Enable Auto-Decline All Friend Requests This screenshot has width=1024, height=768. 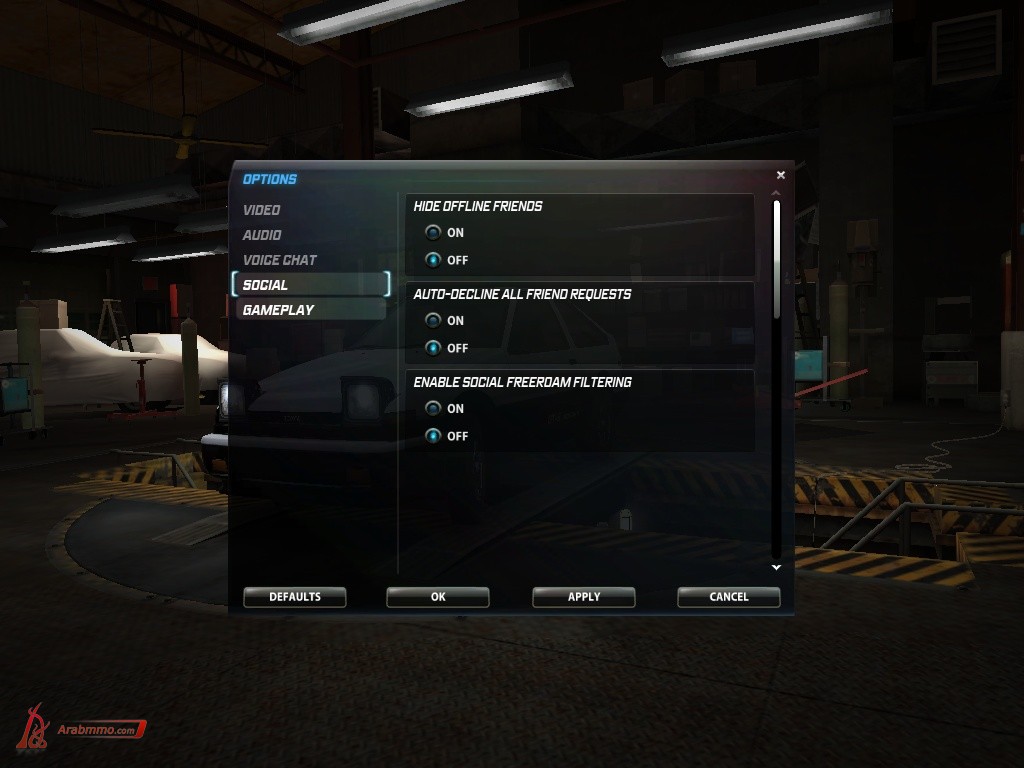(433, 321)
